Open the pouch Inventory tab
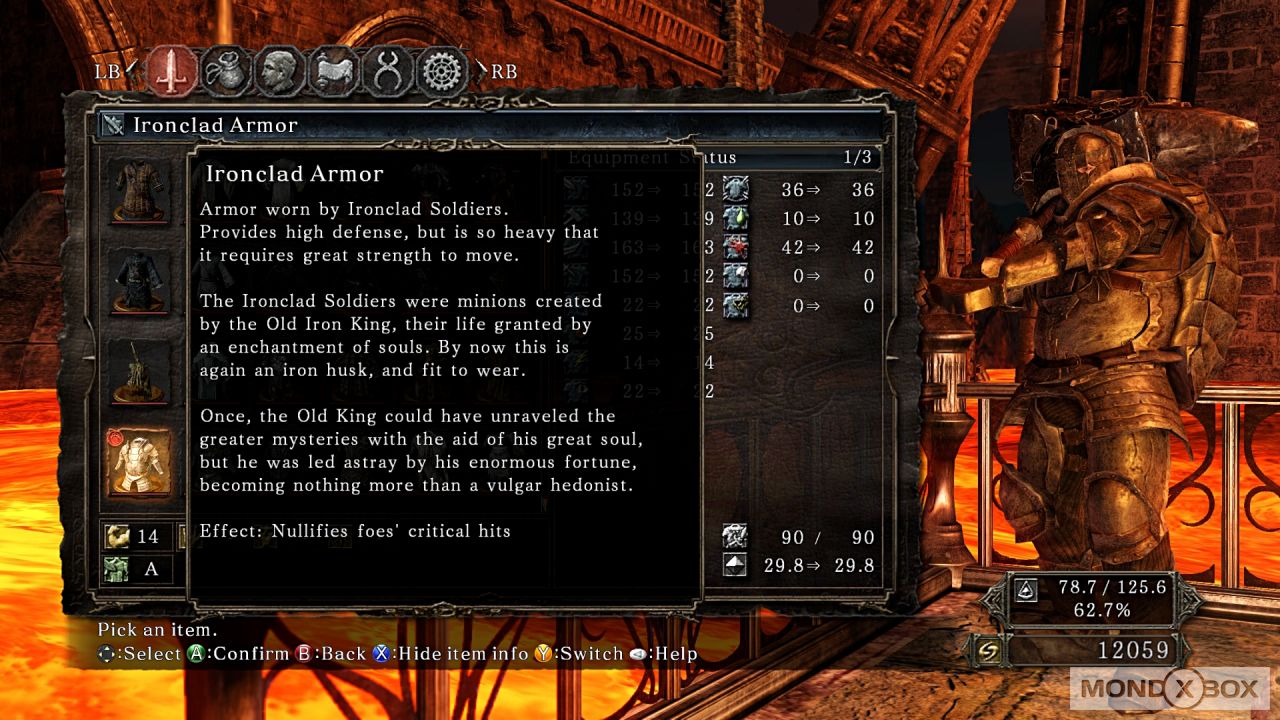Image resolution: width=1280 pixels, height=720 pixels. pos(226,71)
